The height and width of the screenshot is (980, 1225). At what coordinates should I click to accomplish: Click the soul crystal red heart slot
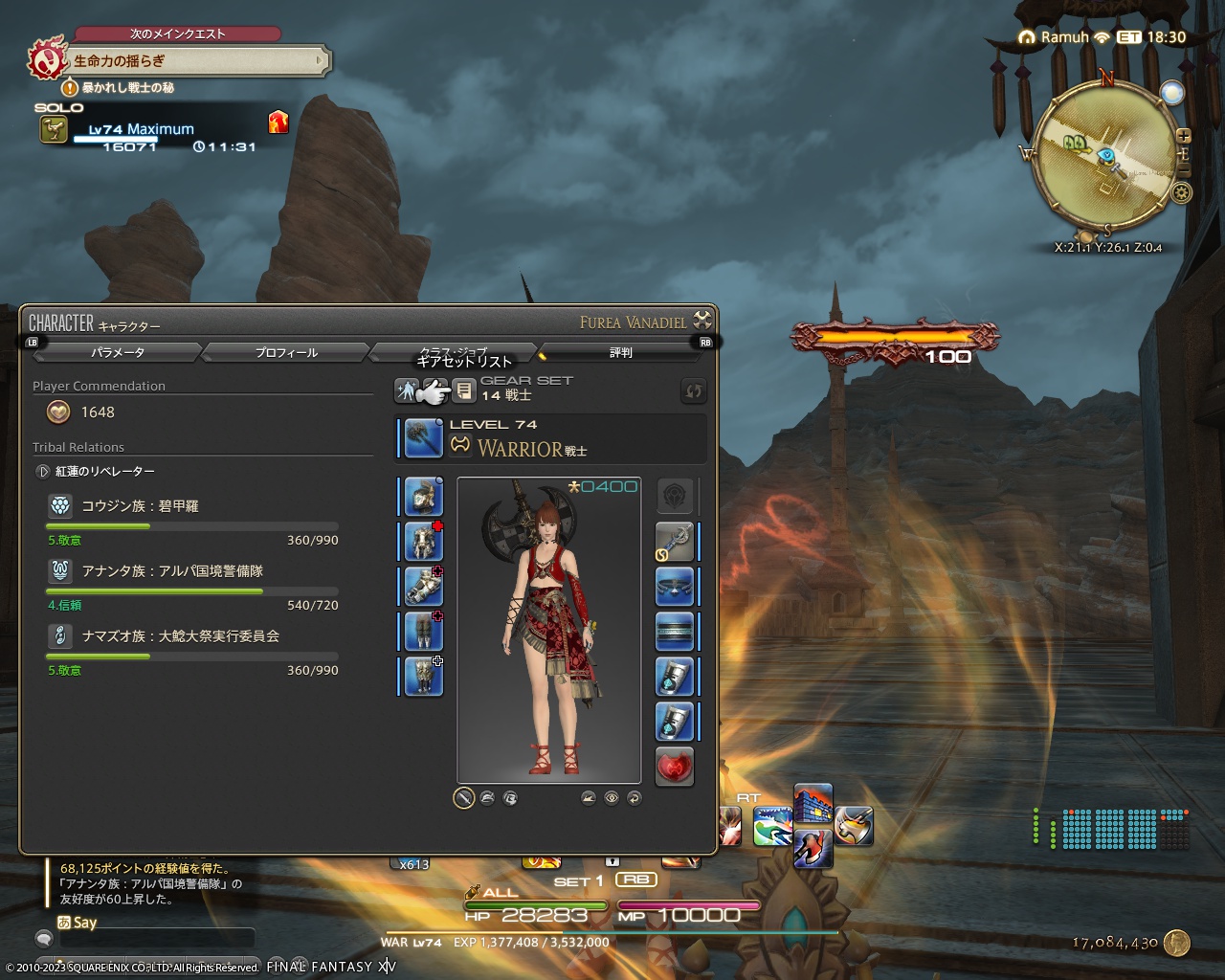point(675,768)
